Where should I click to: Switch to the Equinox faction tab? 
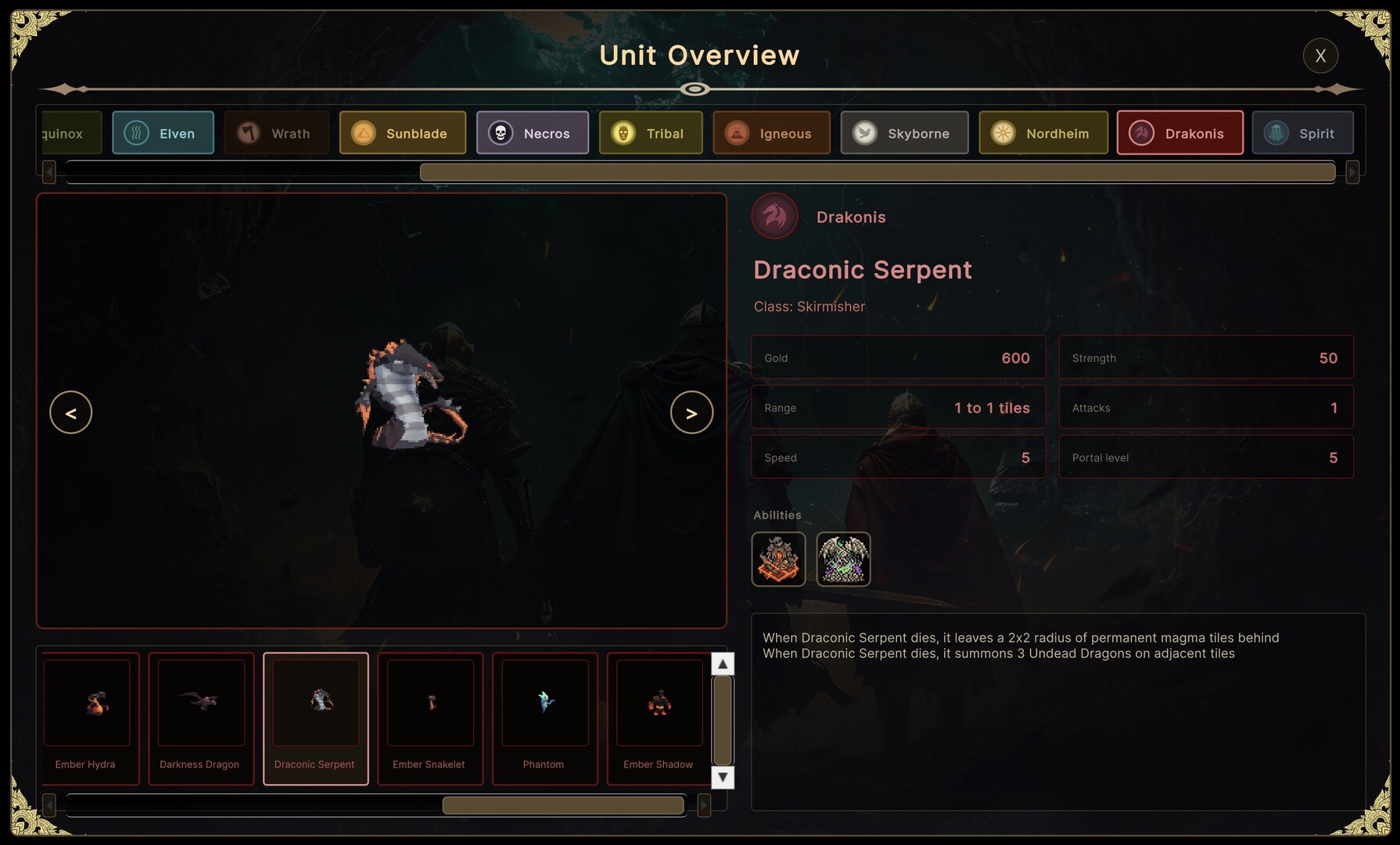click(x=66, y=133)
